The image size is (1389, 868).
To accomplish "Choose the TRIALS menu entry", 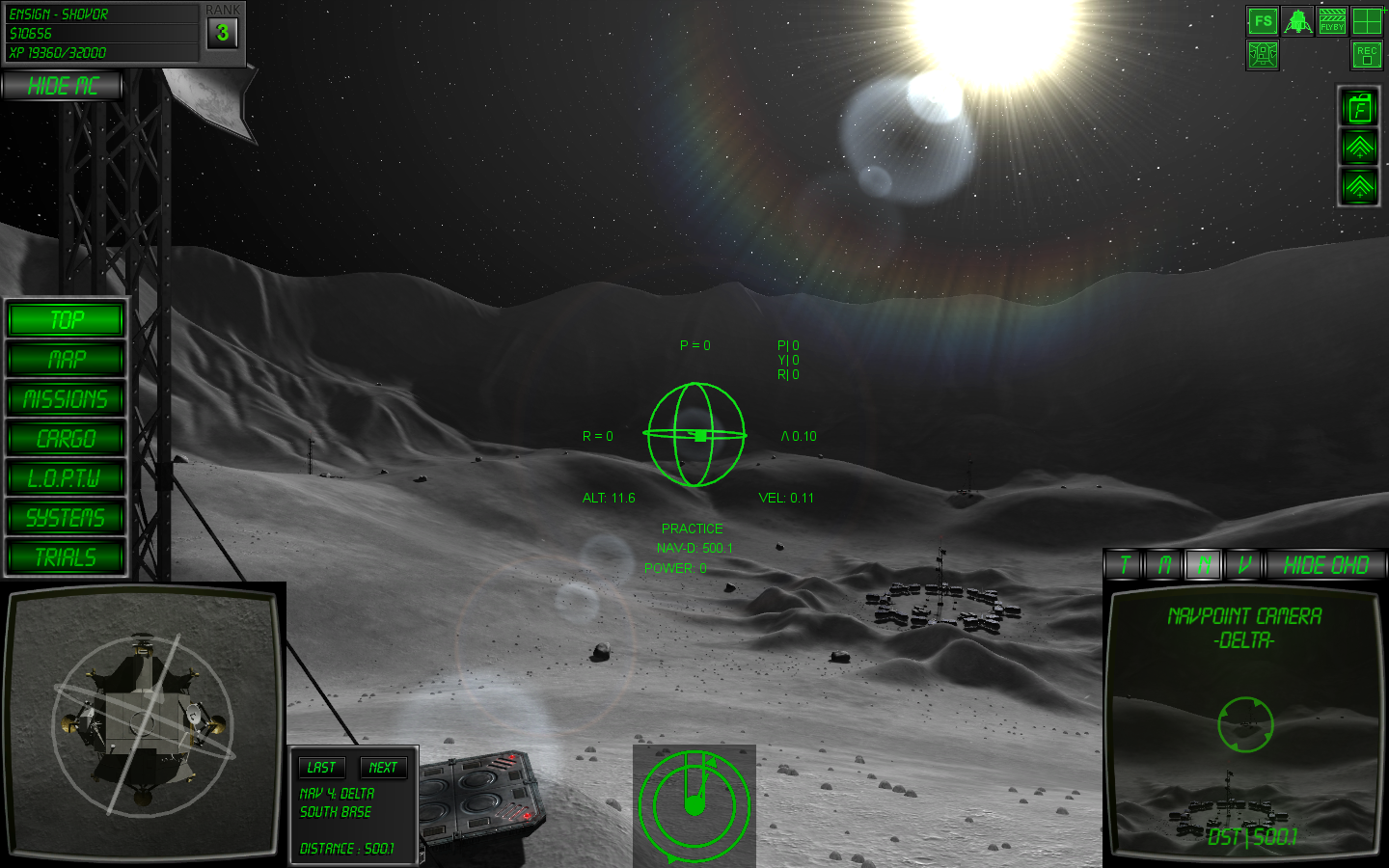I will coord(66,557).
